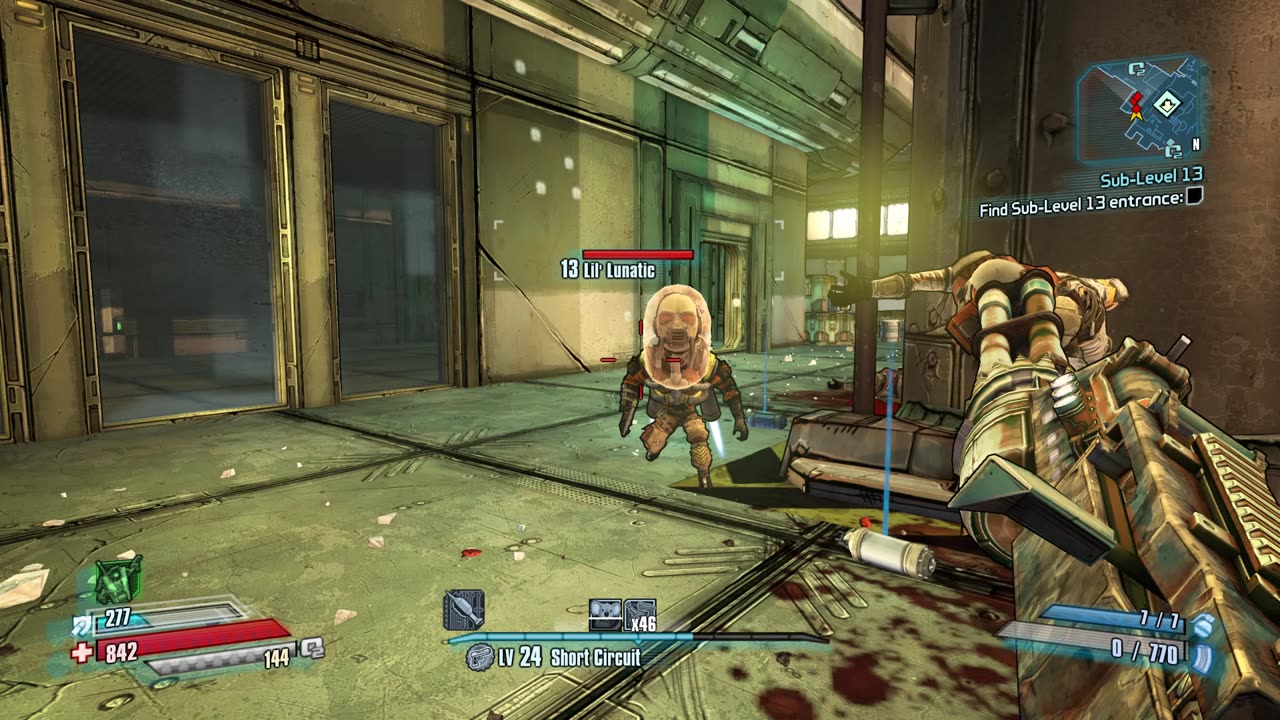Select the Find Sub-Level 13 entrance objective
The image size is (1280, 720).
pyautogui.click(x=1080, y=198)
